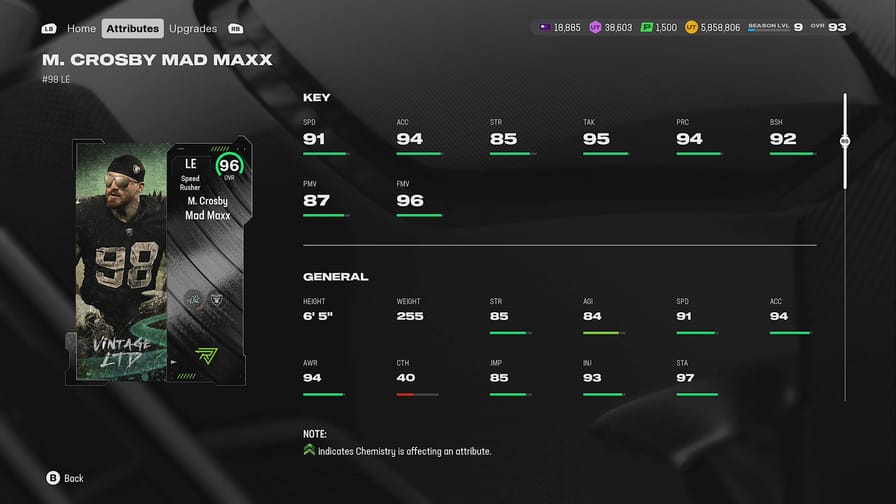
Task: Select the Attributes tab
Action: pyautogui.click(x=133, y=28)
